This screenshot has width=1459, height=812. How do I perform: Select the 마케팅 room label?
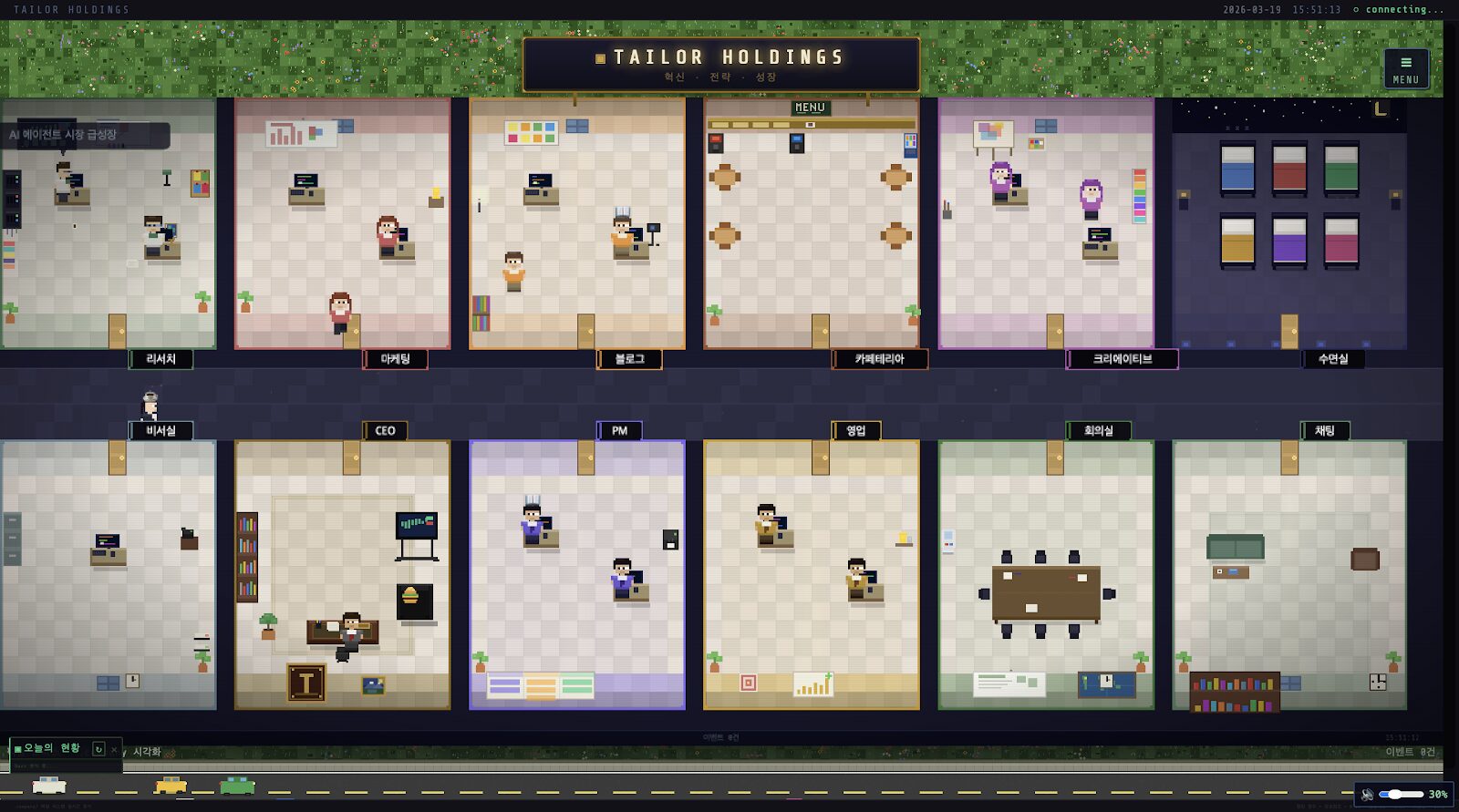[x=396, y=359]
